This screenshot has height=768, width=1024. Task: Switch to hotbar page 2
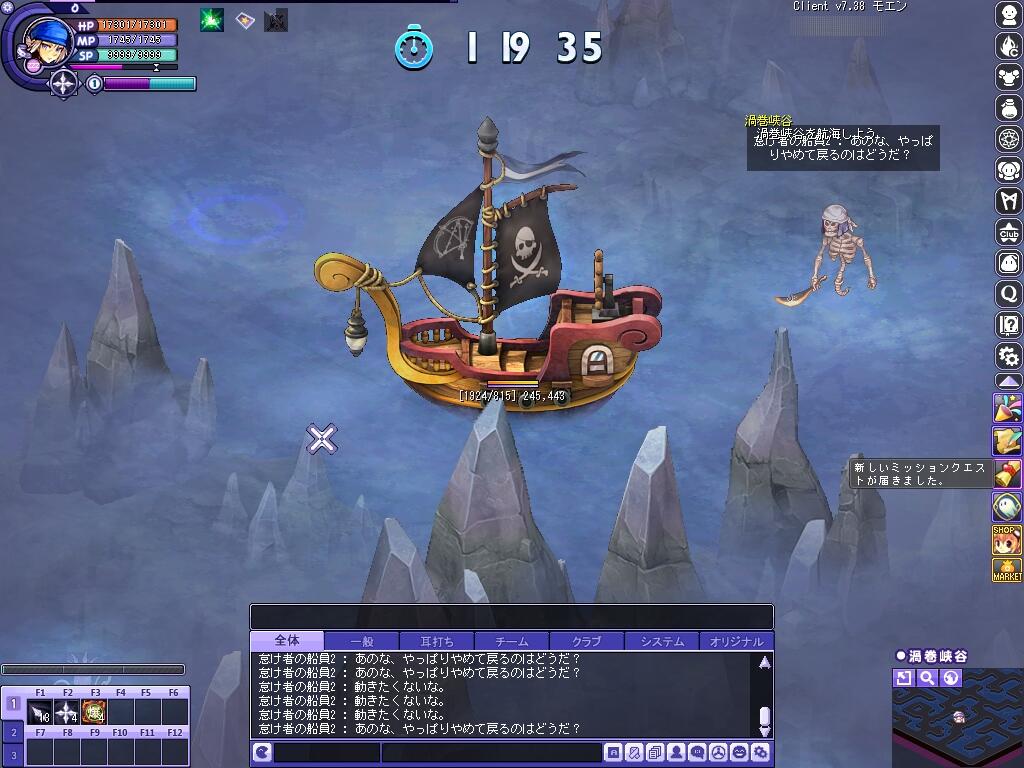(13, 732)
